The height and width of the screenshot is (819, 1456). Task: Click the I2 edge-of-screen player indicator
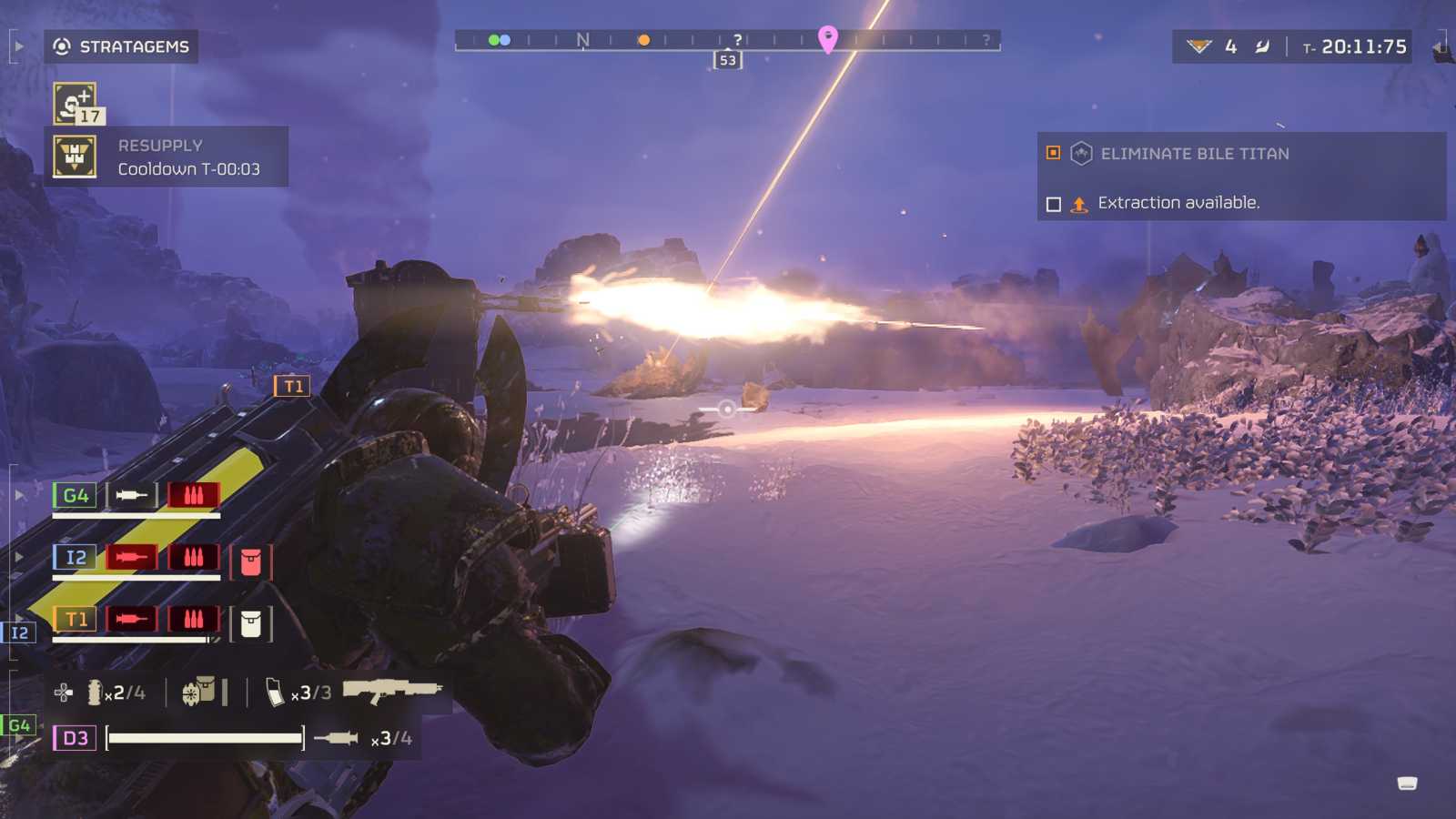click(x=19, y=632)
